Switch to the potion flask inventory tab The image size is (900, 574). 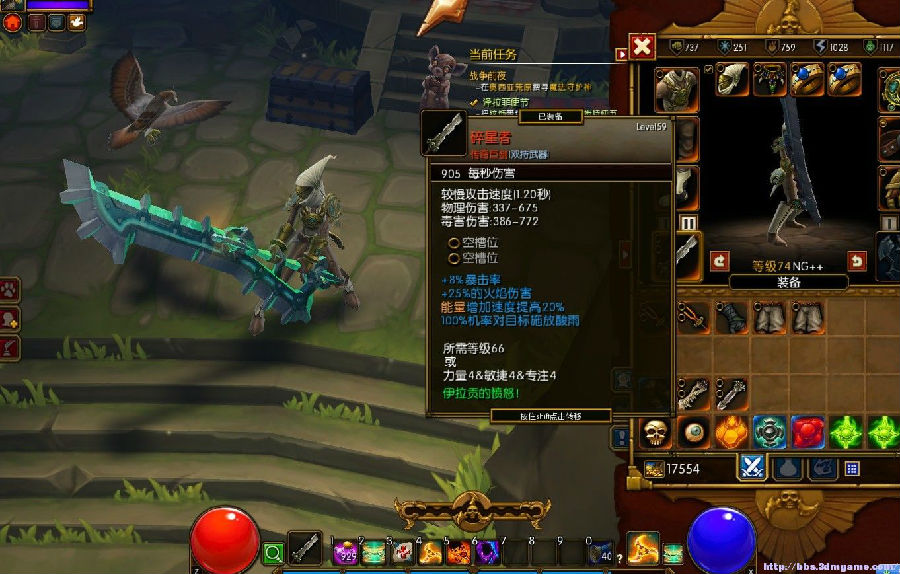tap(789, 467)
